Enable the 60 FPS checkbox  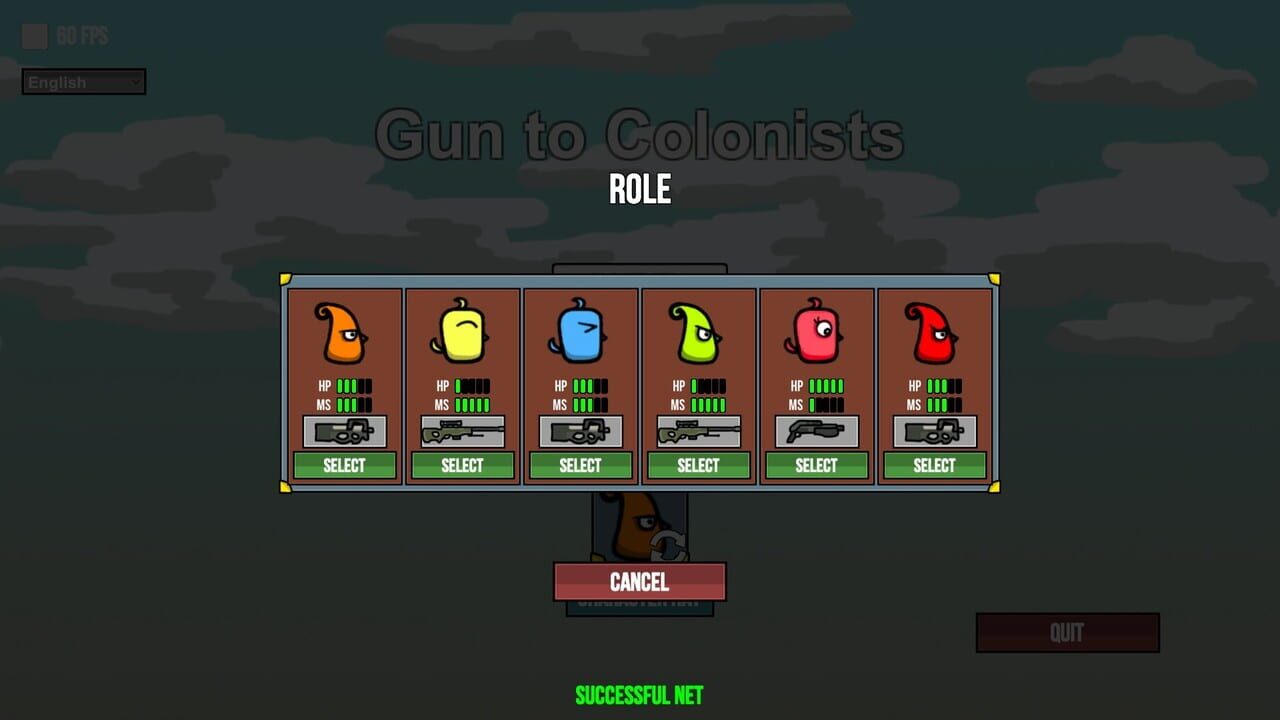pos(34,36)
